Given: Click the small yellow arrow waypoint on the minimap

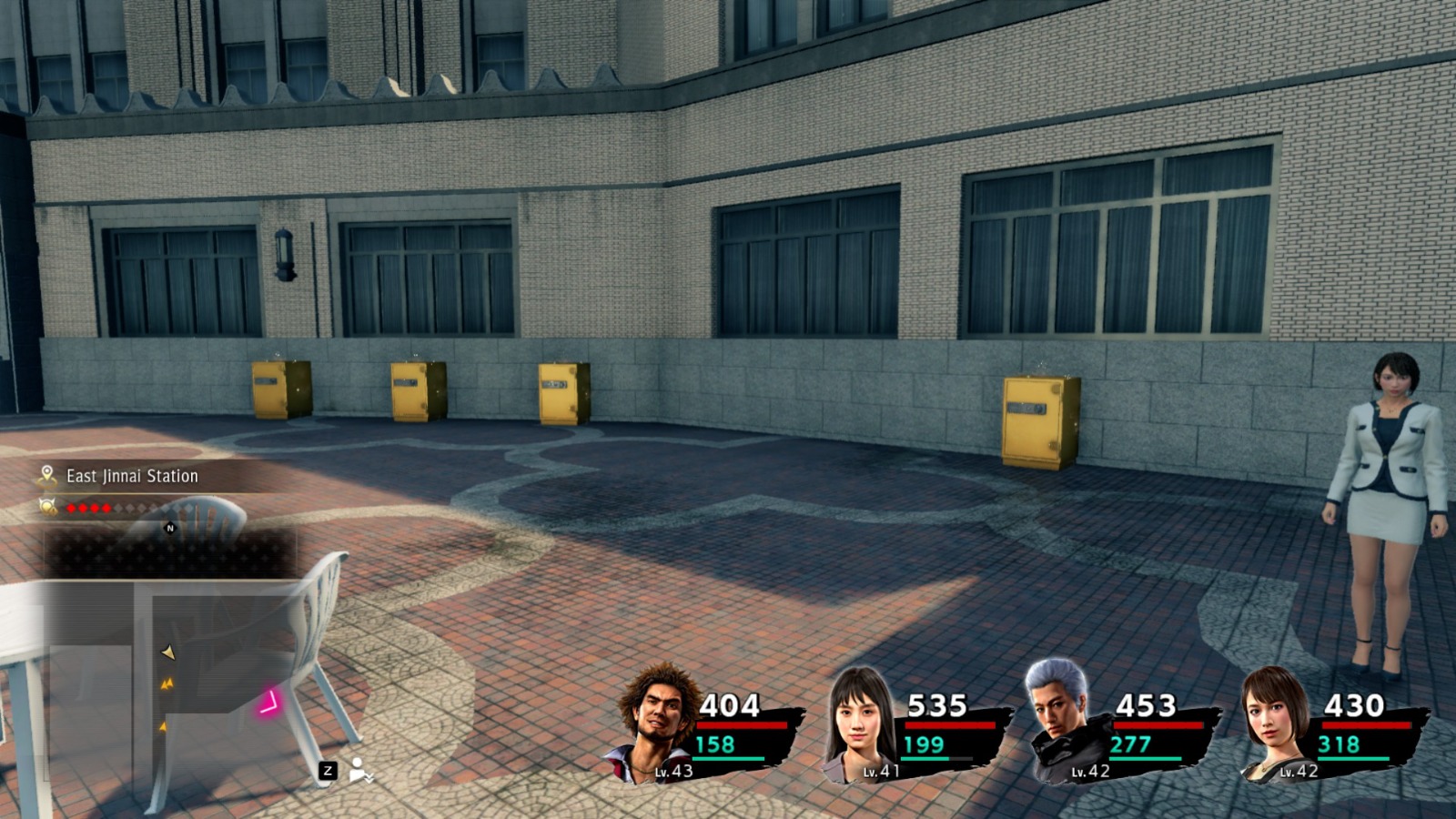Looking at the screenshot, I should [163, 727].
